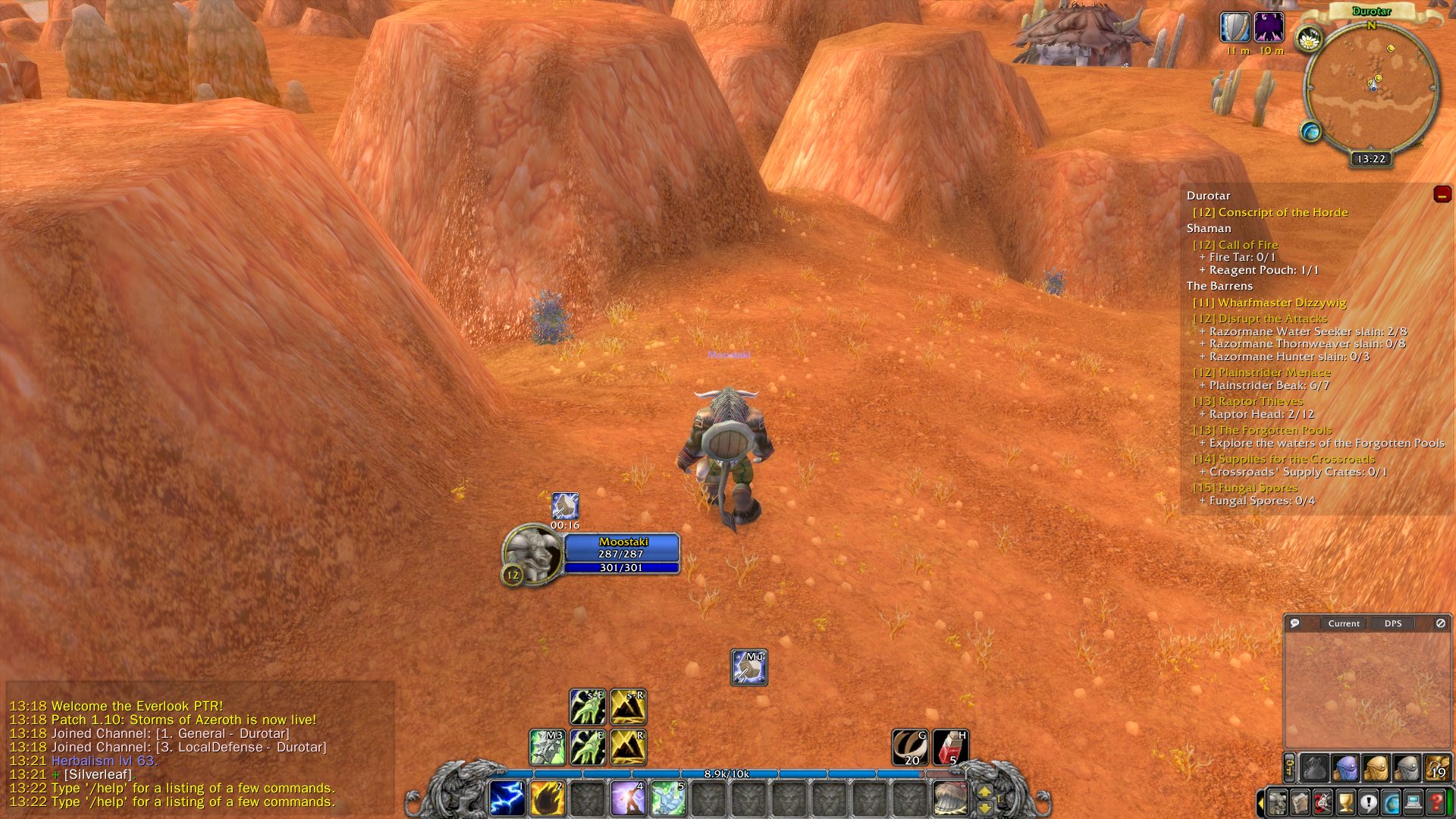Page the action bar up with the up arrow
1456x819 pixels.
tap(984, 791)
